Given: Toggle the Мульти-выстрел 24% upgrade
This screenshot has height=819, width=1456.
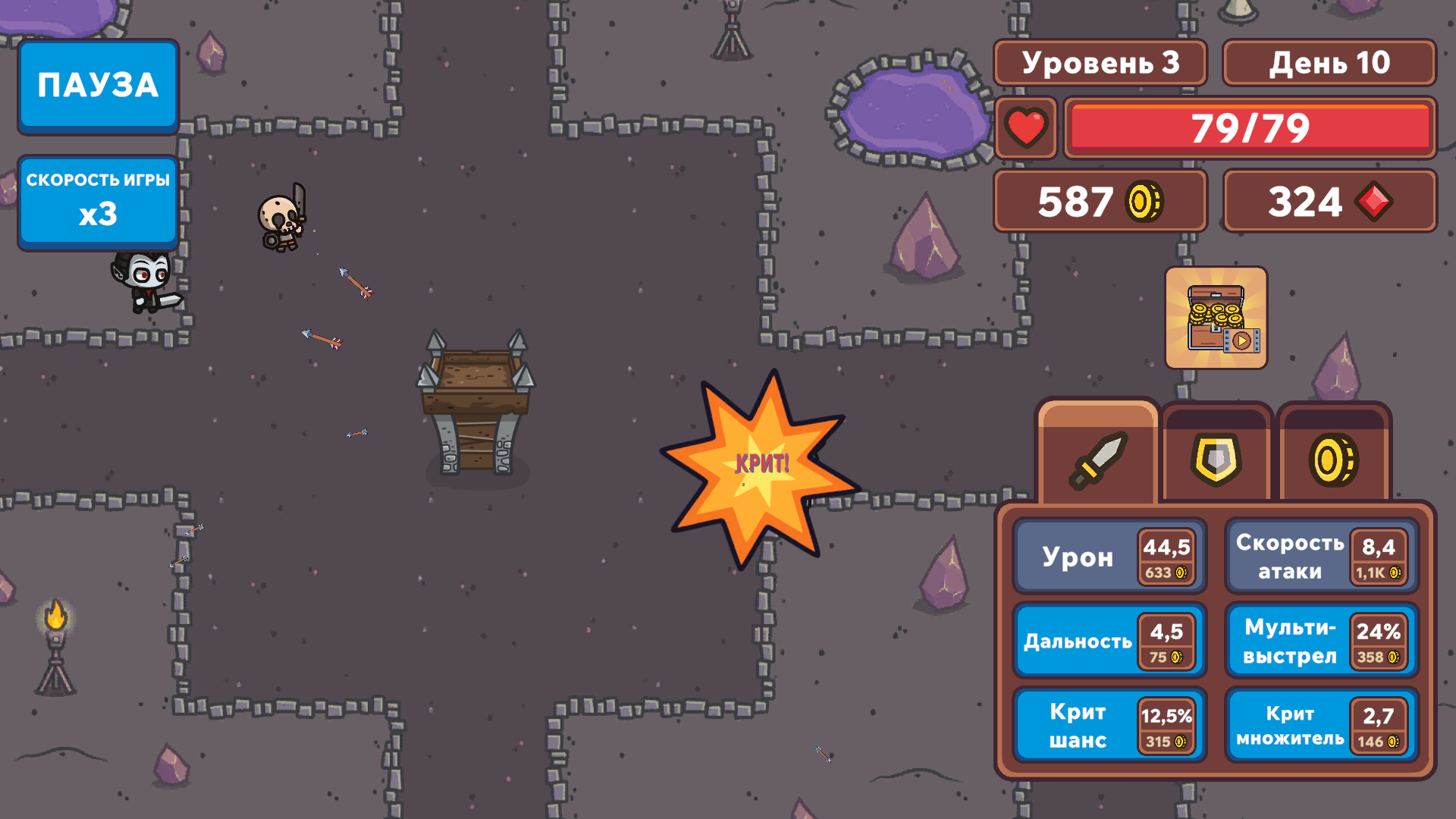Looking at the screenshot, I should point(1320,641).
